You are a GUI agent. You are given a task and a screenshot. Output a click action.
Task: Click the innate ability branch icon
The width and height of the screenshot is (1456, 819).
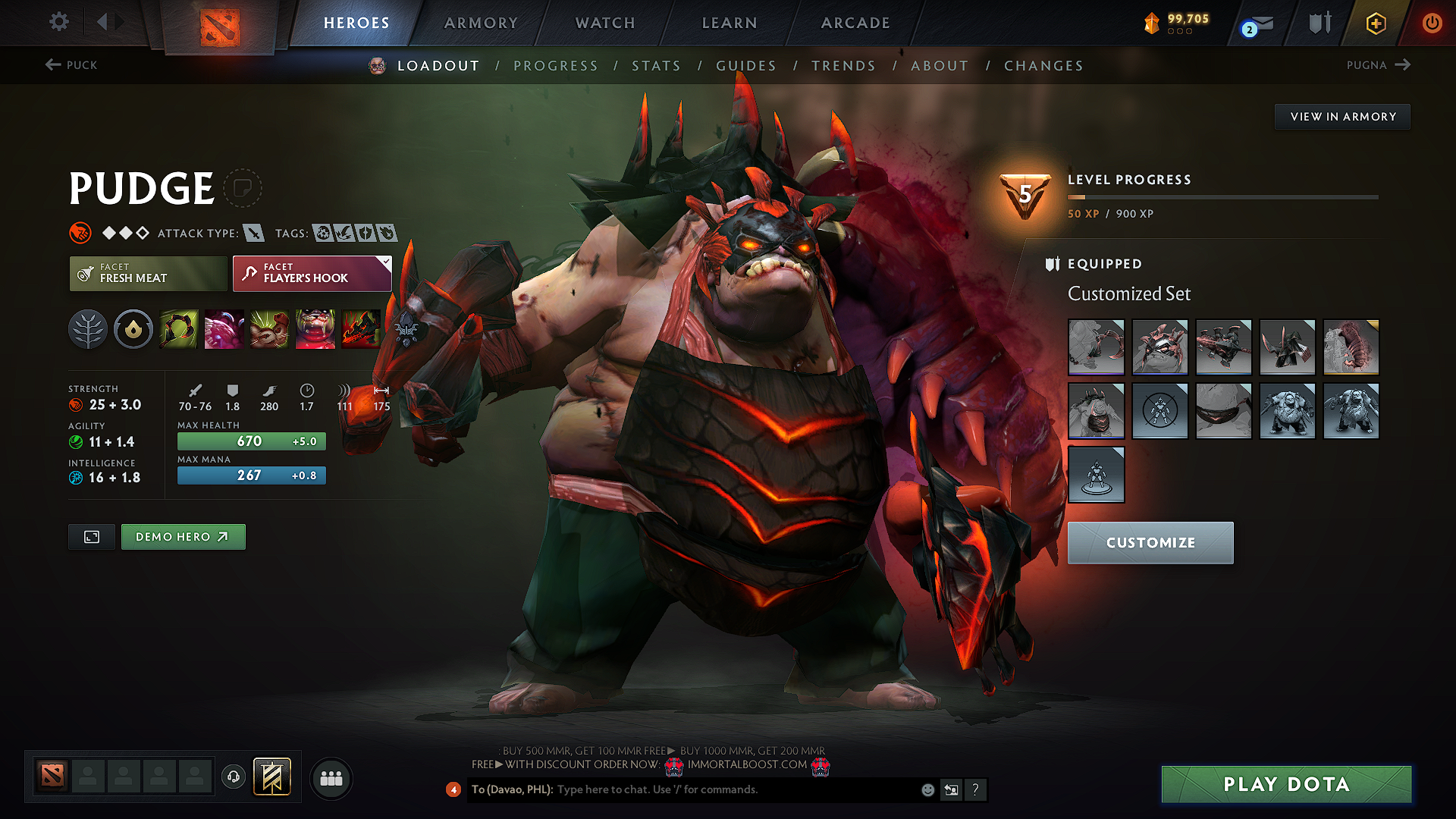[88, 329]
